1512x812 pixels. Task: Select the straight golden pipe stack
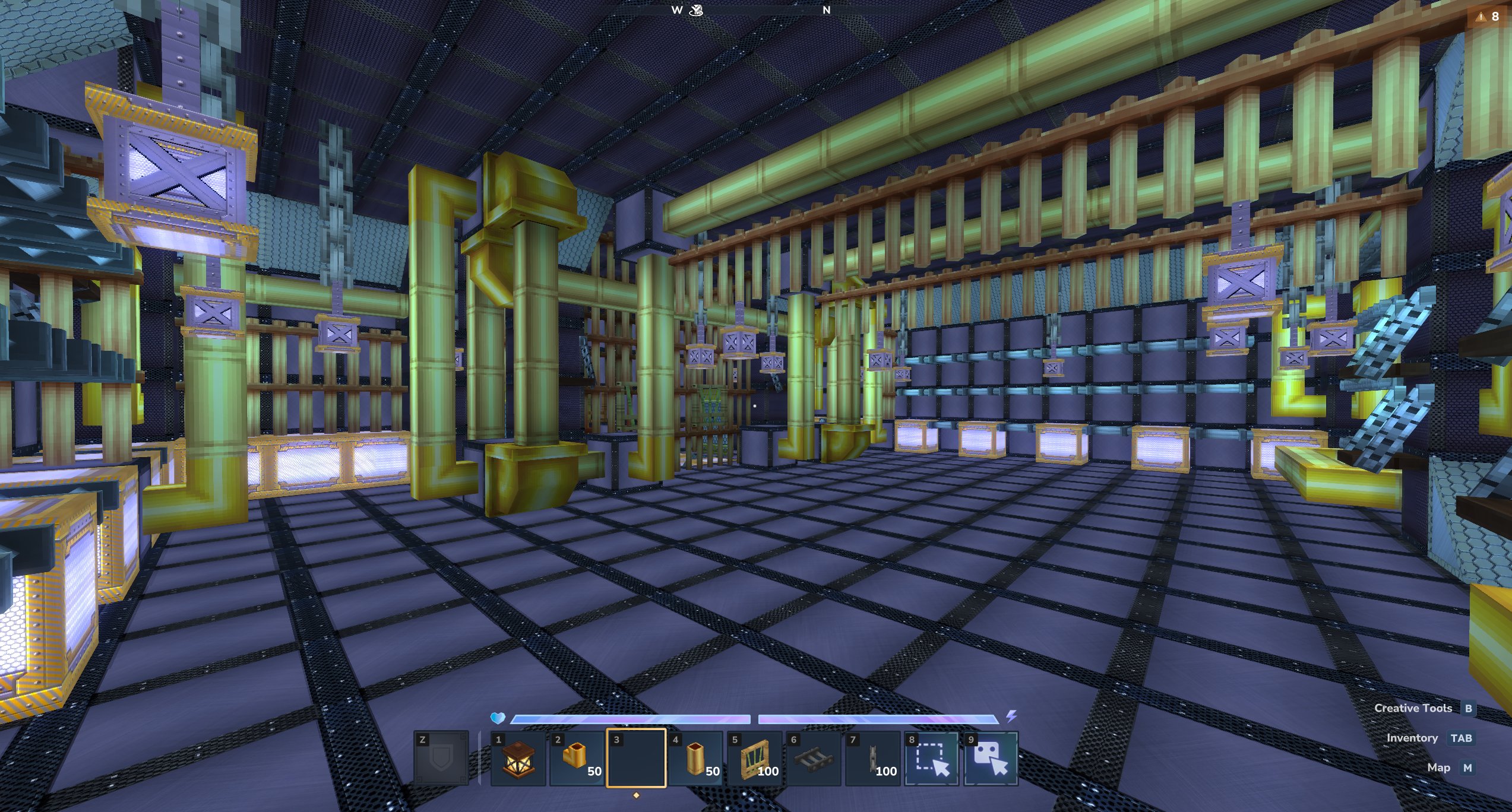point(695,759)
